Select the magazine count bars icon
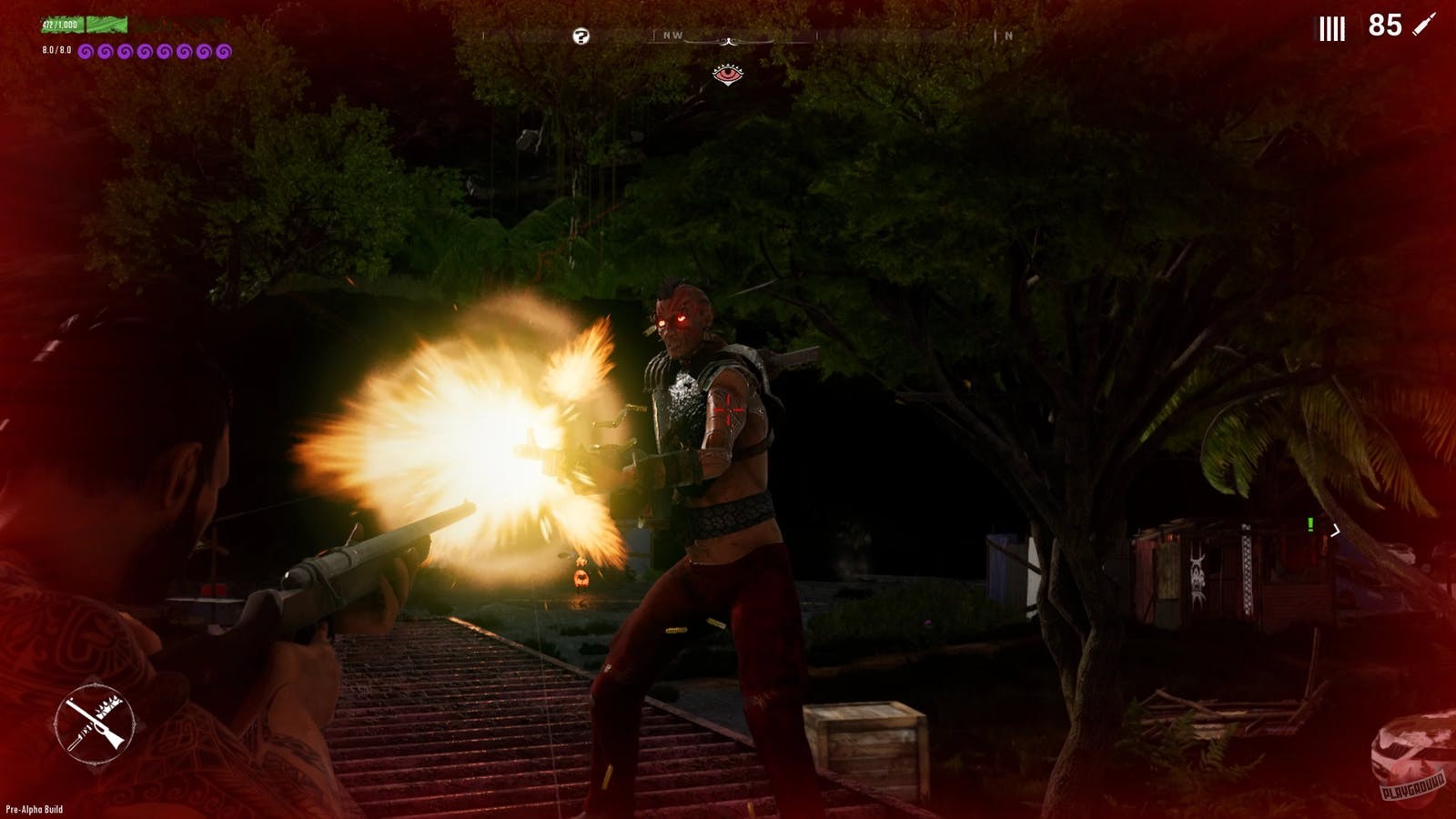The height and width of the screenshot is (819, 1456). 1332,28
